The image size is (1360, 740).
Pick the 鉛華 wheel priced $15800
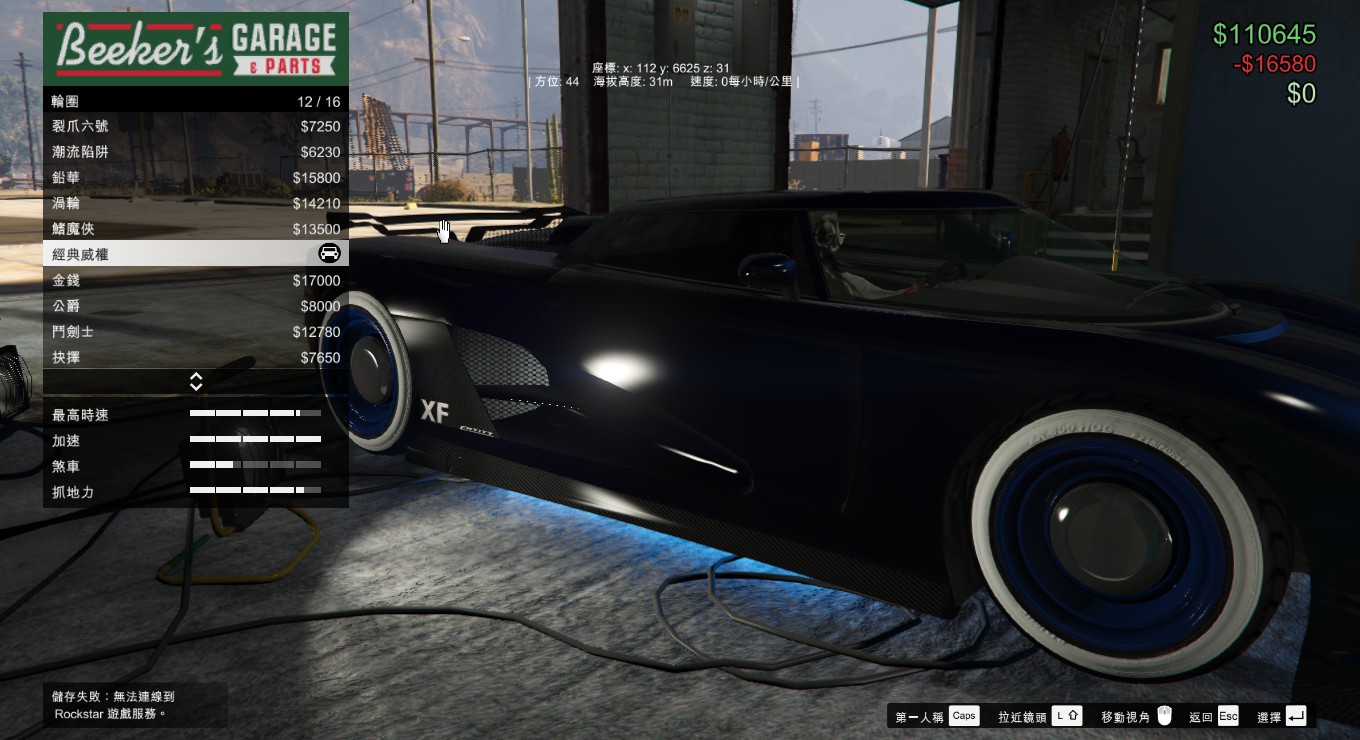pyautogui.click(x=195, y=178)
